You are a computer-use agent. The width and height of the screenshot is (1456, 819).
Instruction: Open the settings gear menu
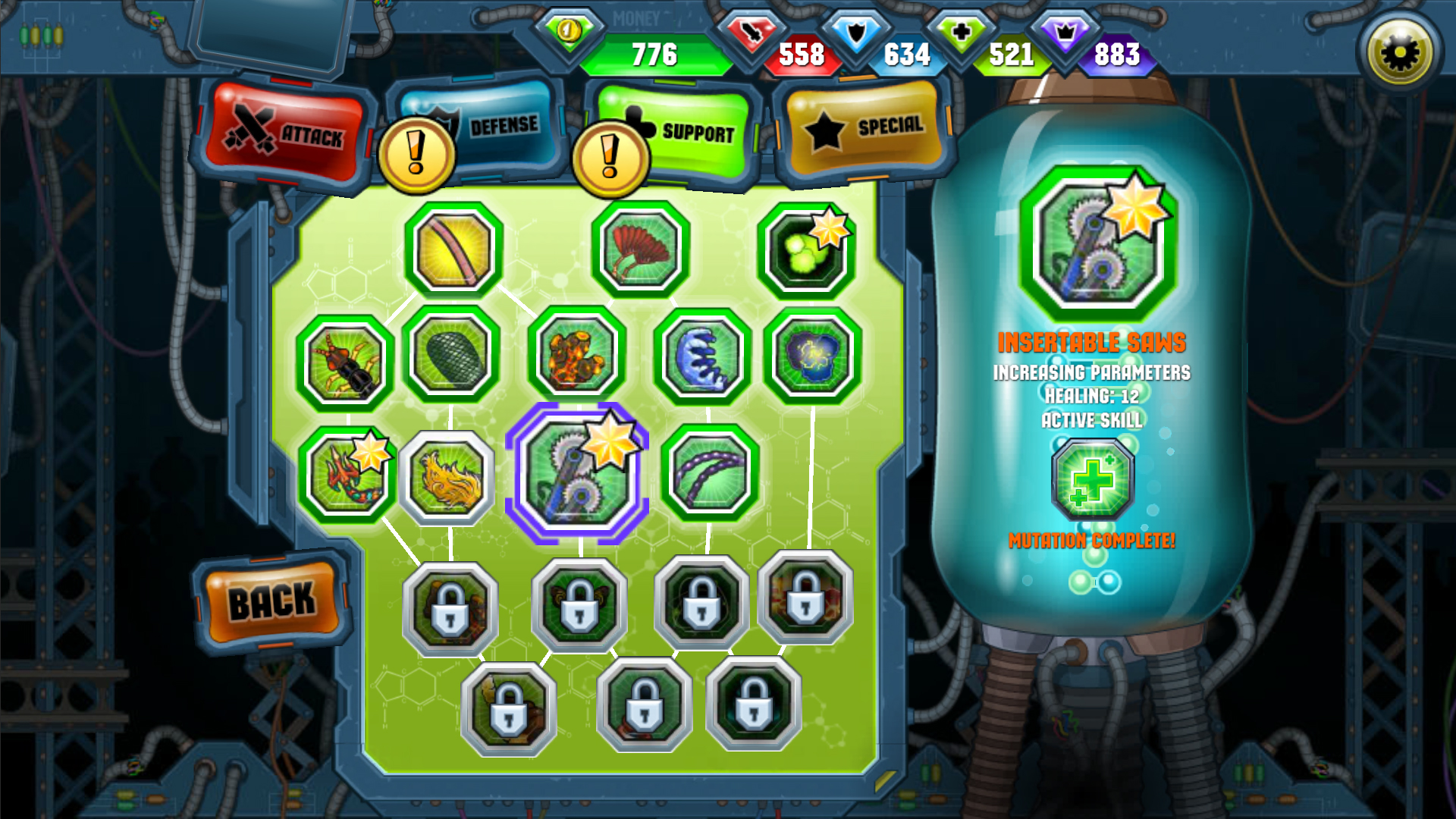click(x=1399, y=51)
